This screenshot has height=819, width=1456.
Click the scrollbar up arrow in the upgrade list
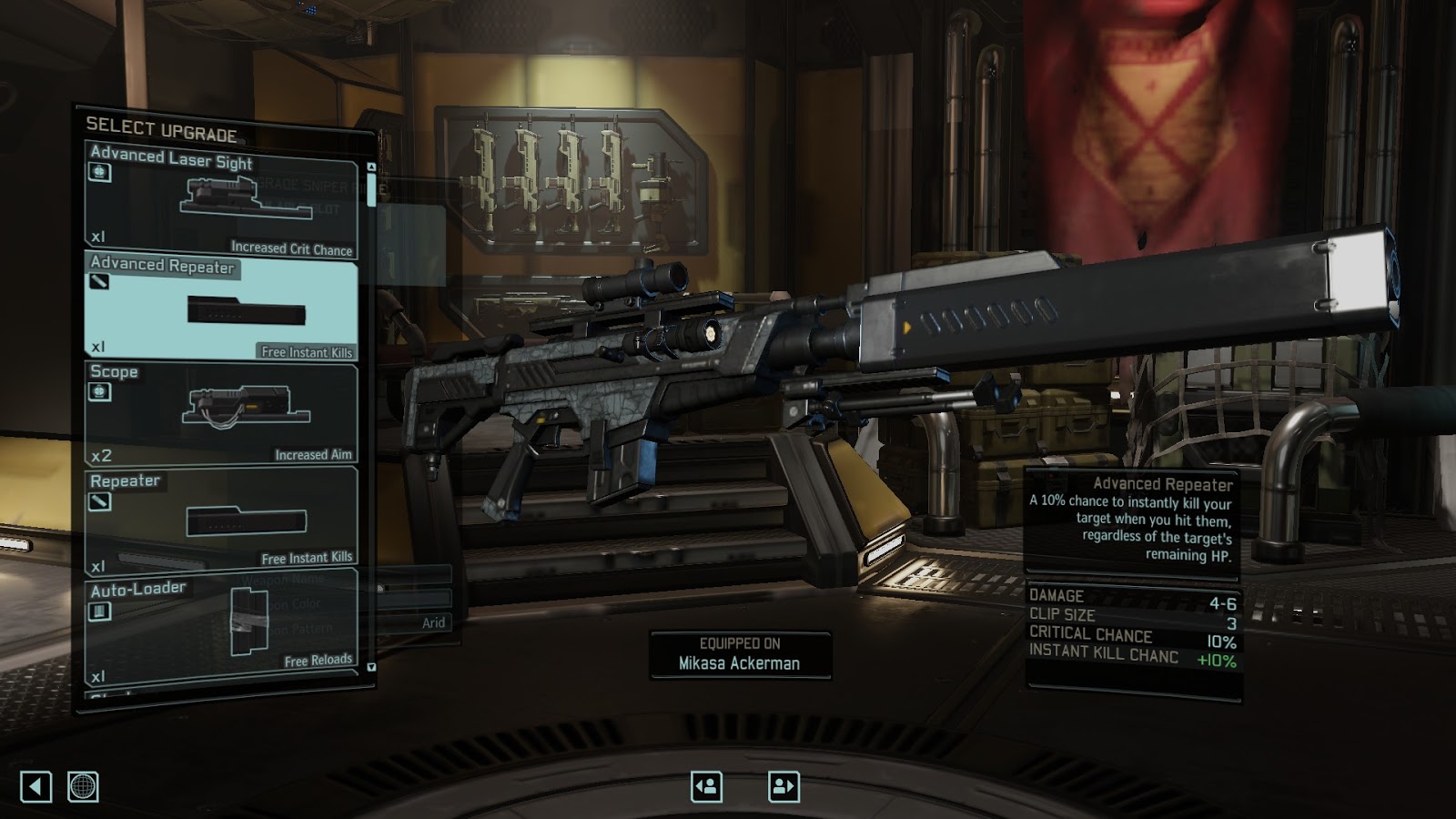click(x=372, y=167)
